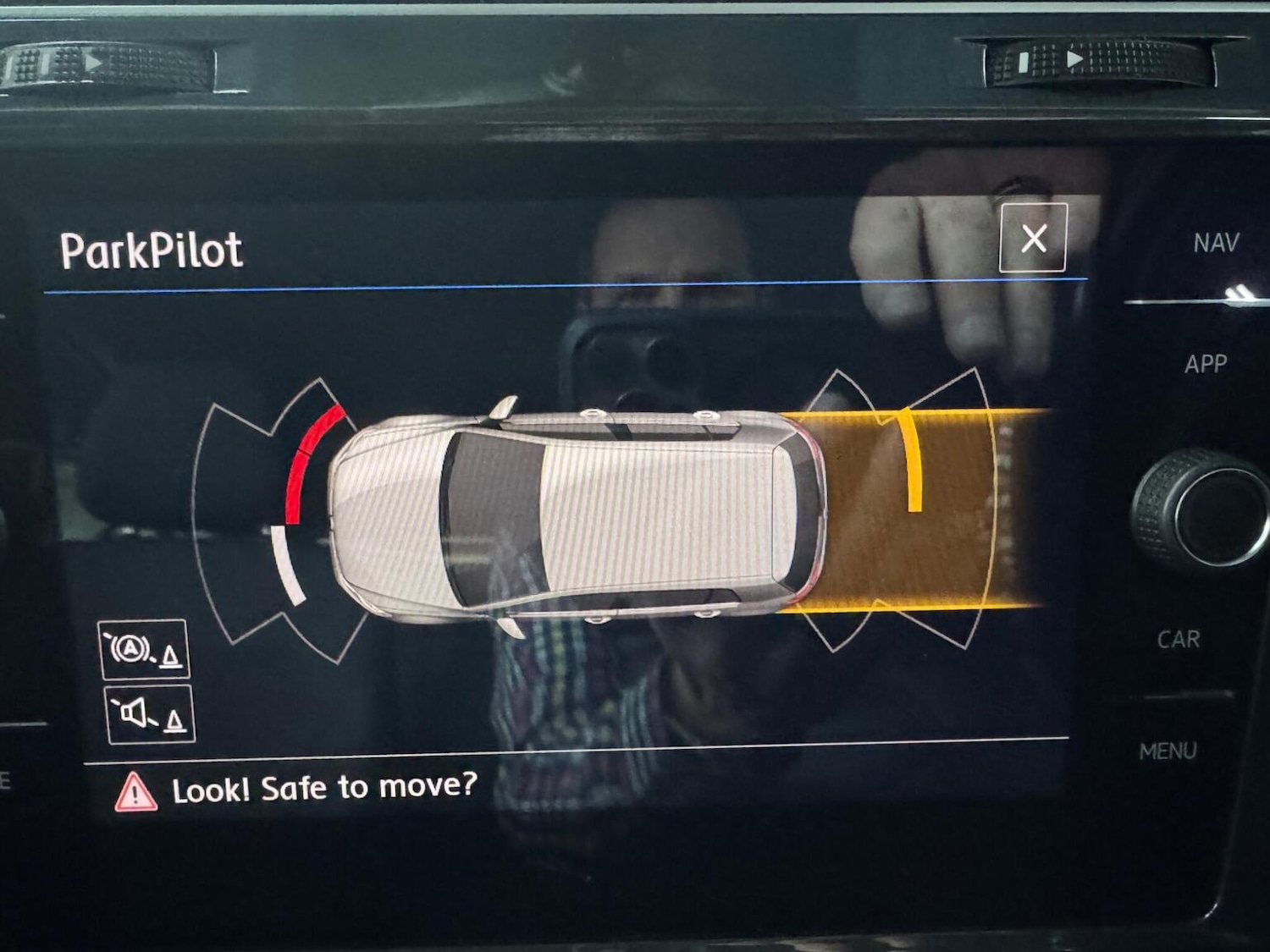This screenshot has width=1270, height=952.
Task: Open the MENU section
Action: tap(1168, 751)
